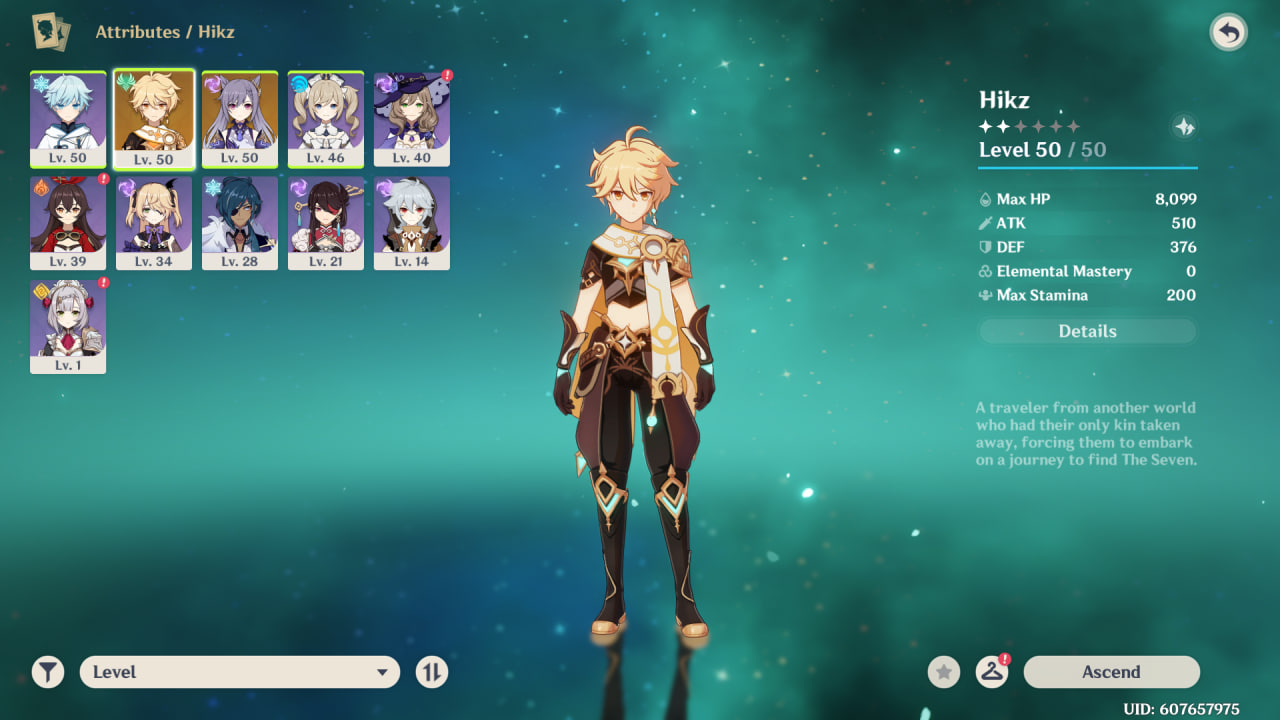
Task: Select Chongyun's Lv. 50 portrait
Action: pos(68,118)
